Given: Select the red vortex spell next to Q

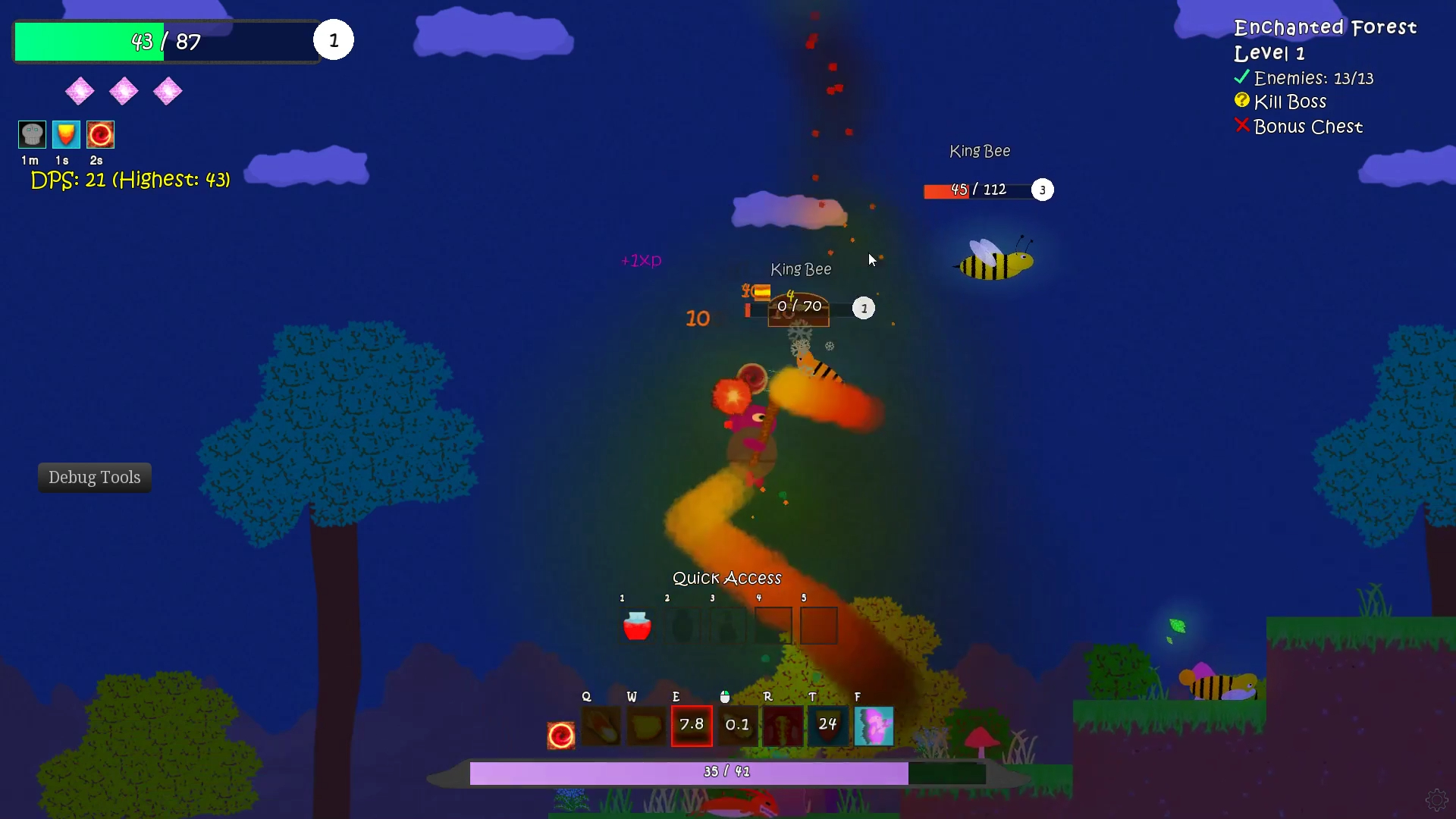Looking at the screenshot, I should 560,733.
